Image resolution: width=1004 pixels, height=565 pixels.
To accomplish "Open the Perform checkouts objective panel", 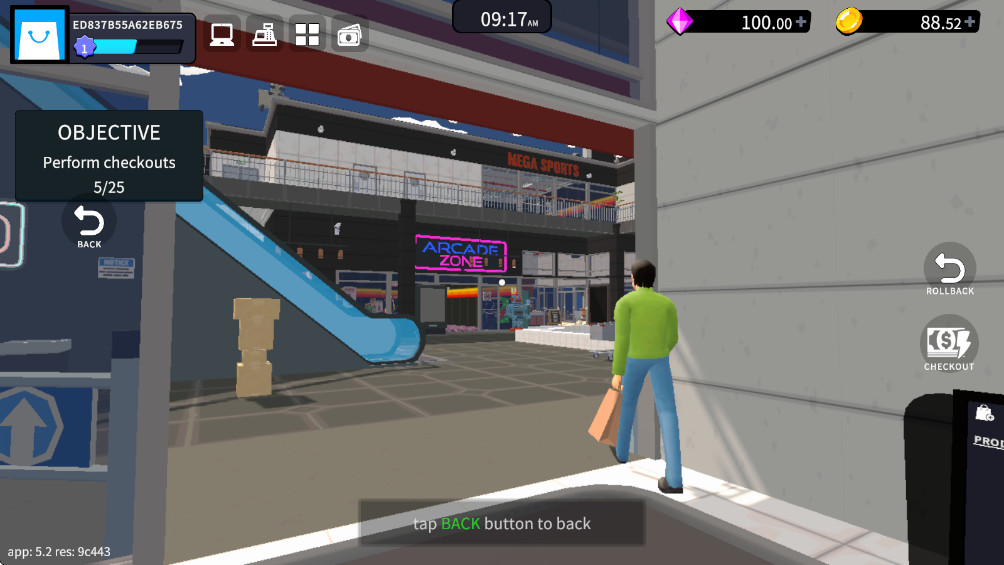I will (x=109, y=158).
